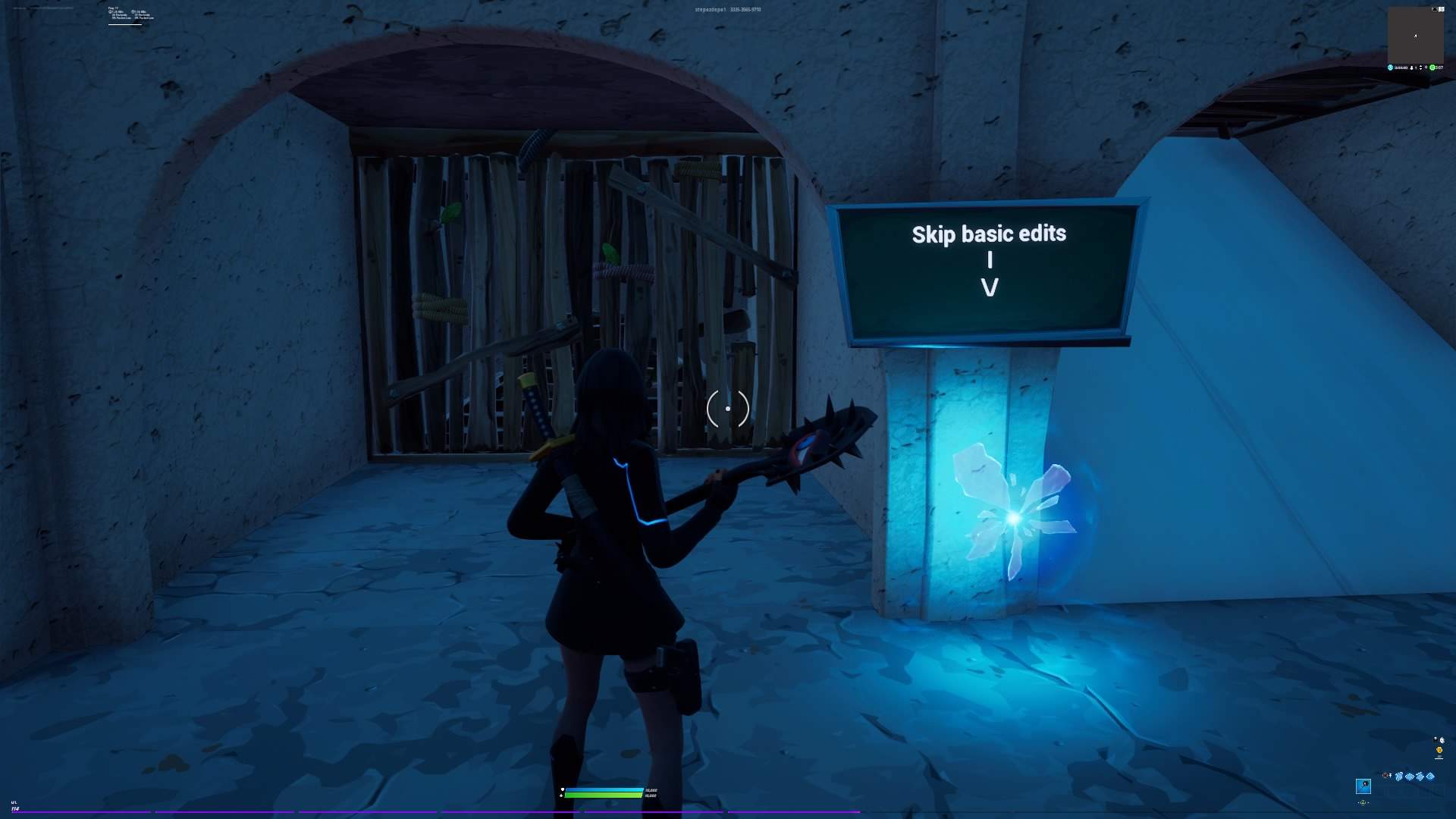Select the floor build piece icon in hotbar
The height and width of the screenshot is (819, 1456).
click(x=1410, y=777)
